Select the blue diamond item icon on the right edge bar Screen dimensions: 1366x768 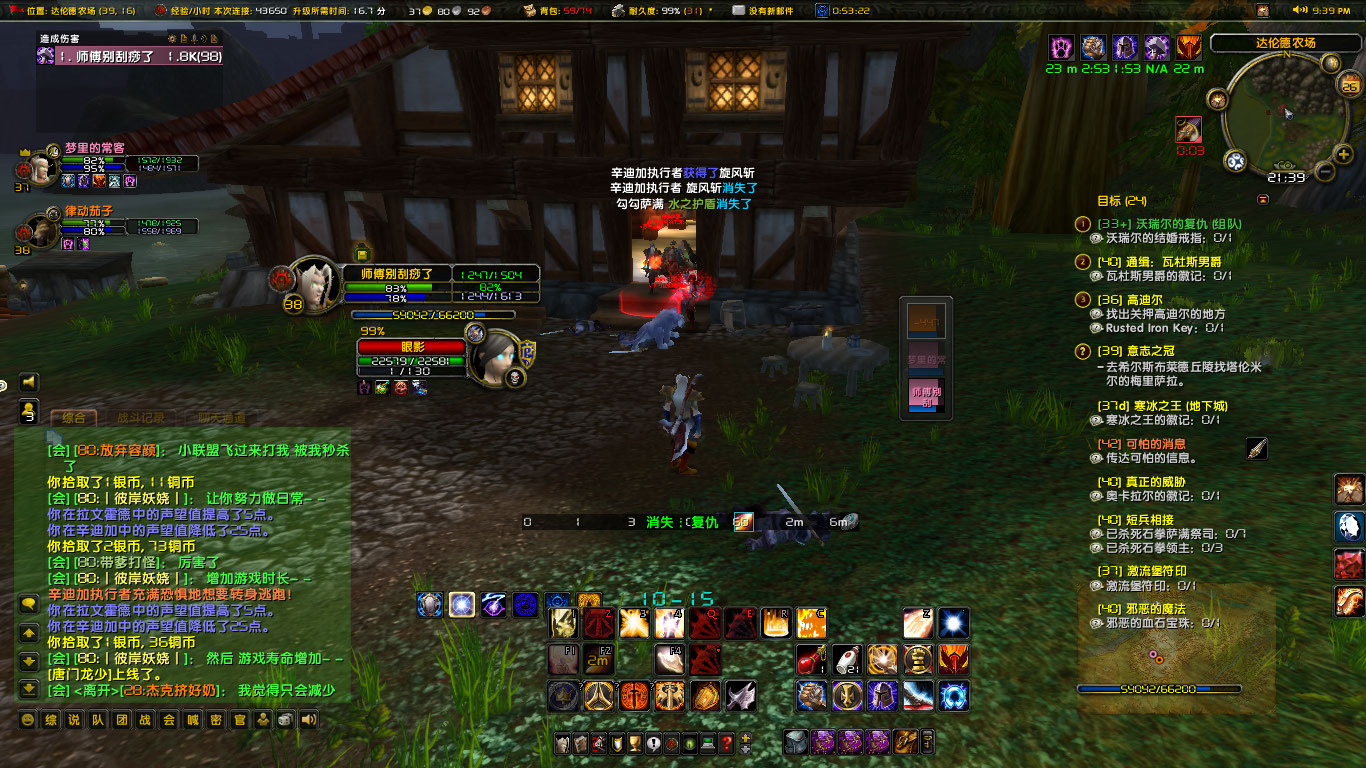(1350, 525)
